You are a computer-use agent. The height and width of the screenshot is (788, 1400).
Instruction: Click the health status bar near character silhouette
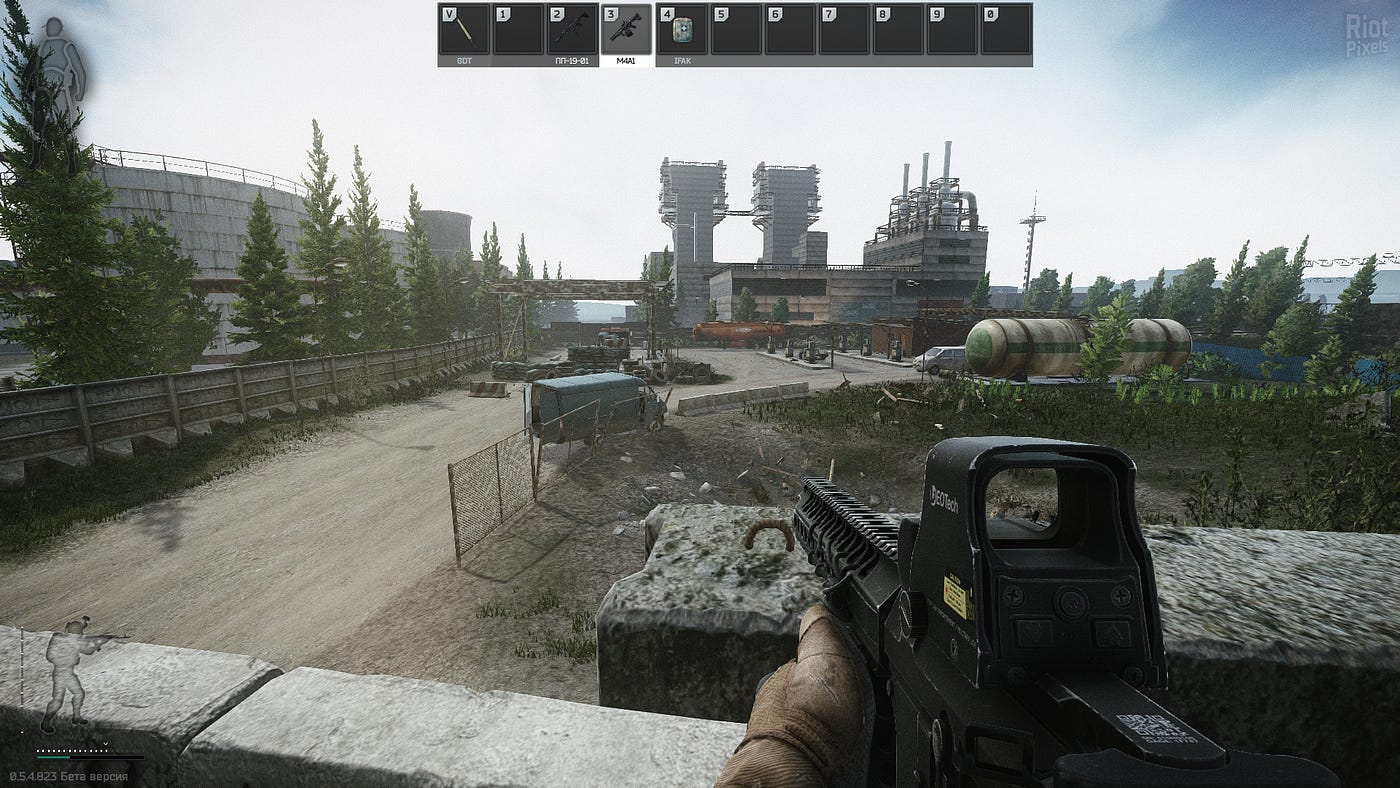click(23, 667)
